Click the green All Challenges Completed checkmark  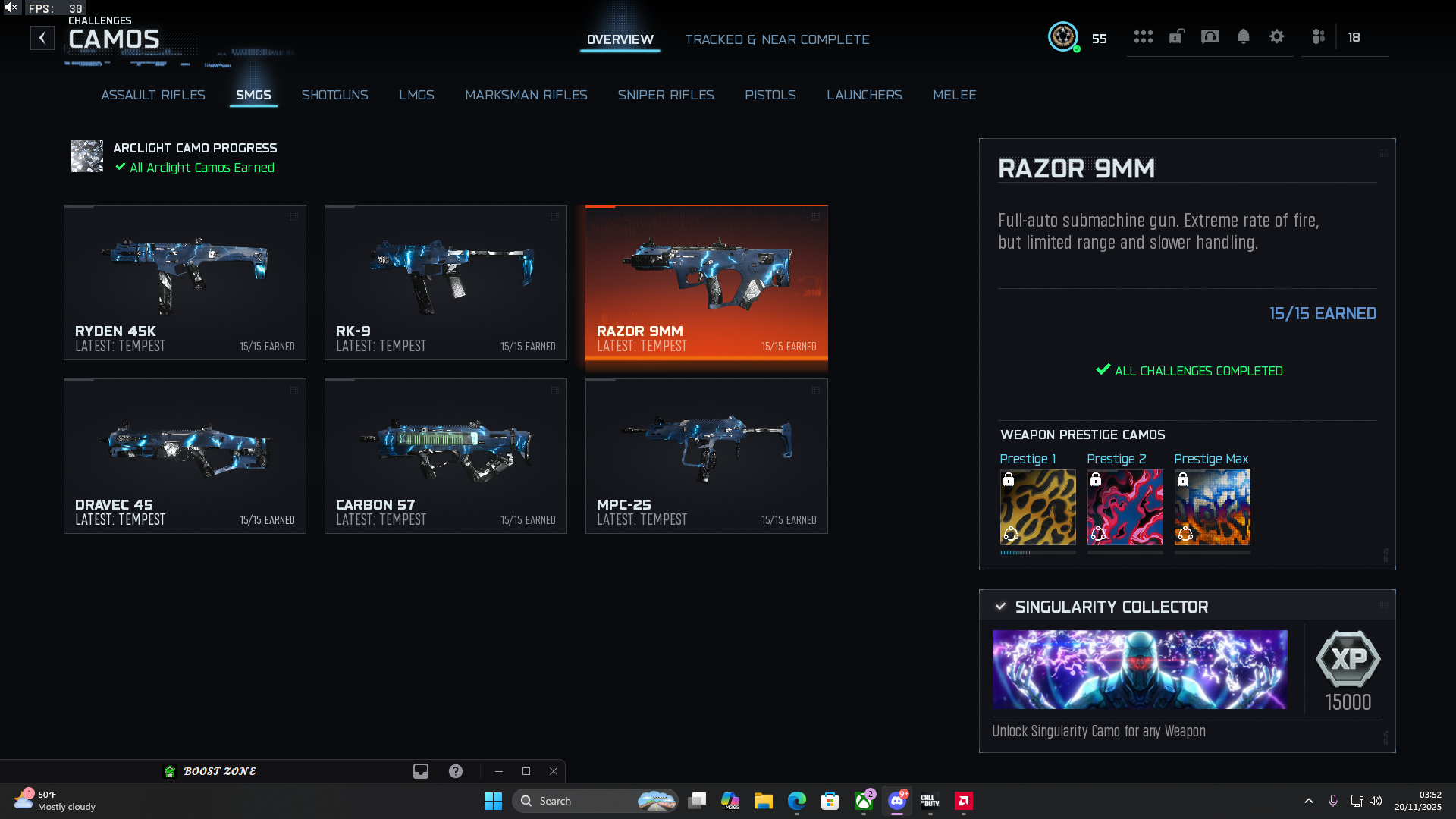click(x=1103, y=371)
